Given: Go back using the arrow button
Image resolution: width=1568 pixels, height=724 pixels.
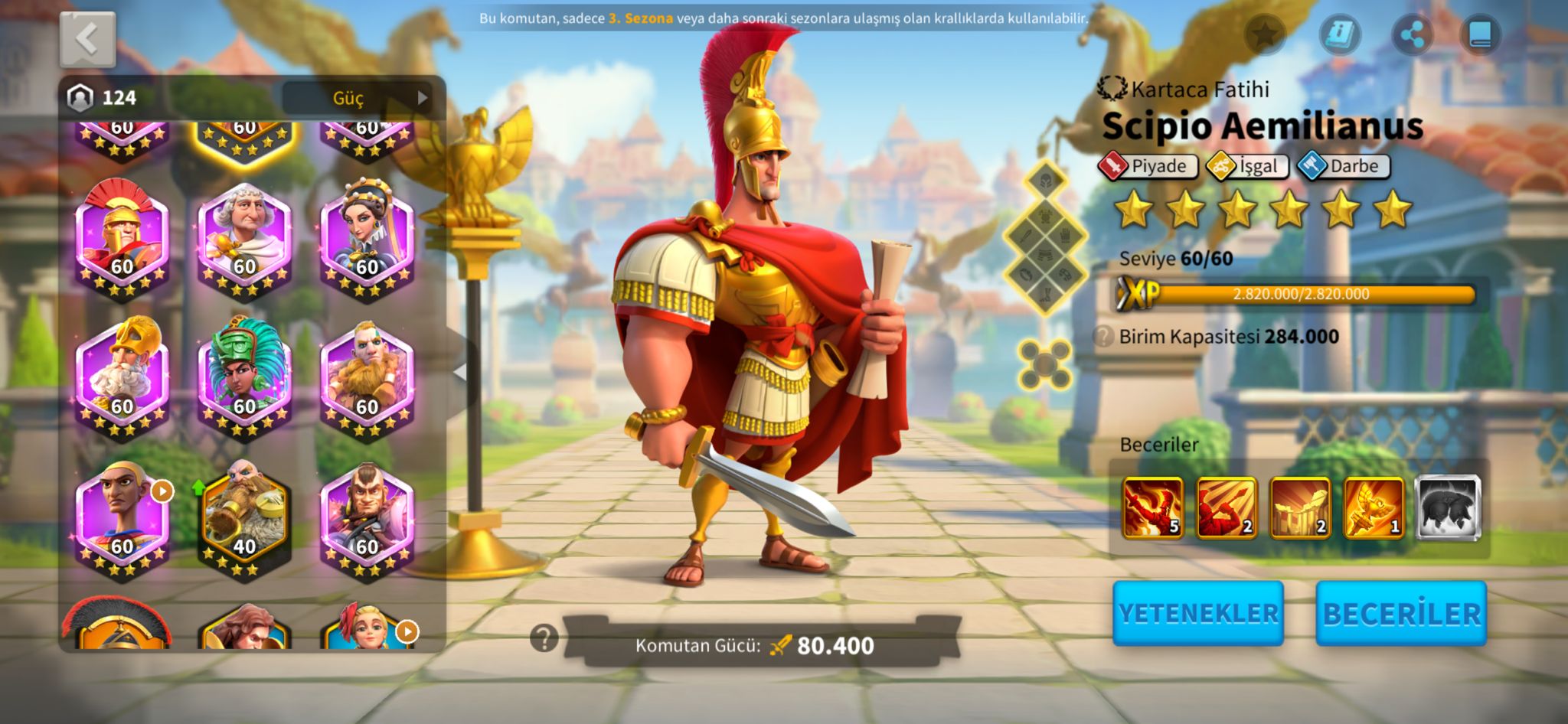Looking at the screenshot, I should pos(87,39).
